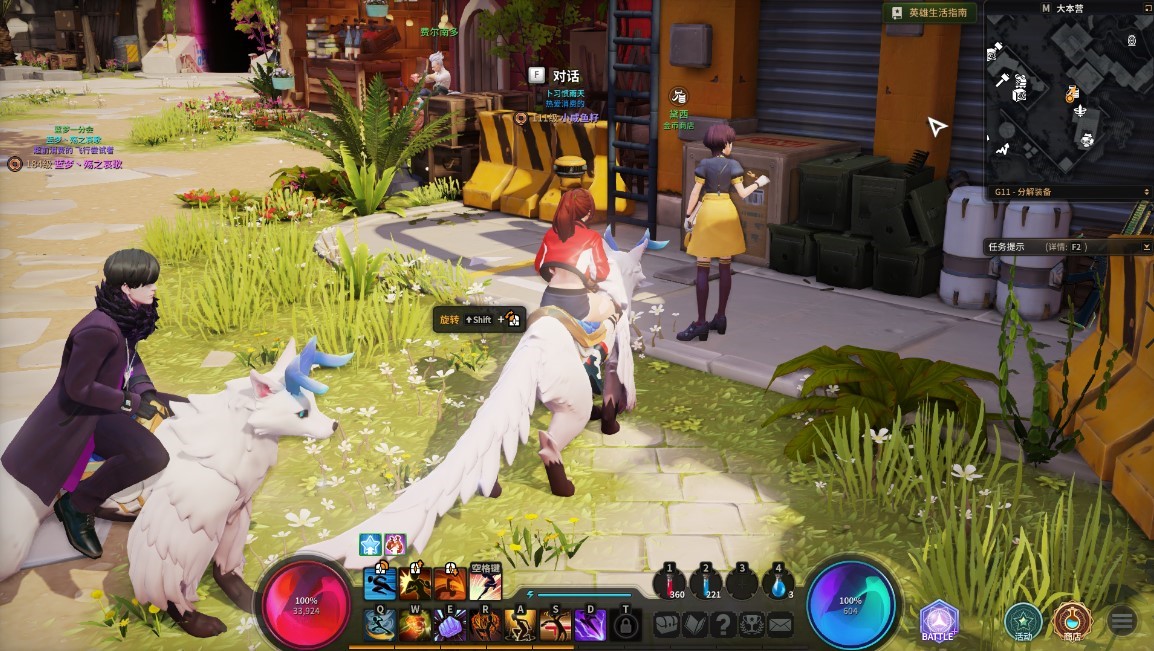Screen dimensions: 1154x651
Task: Expand the 任务提示 quest hints panel
Action: tap(1147, 246)
